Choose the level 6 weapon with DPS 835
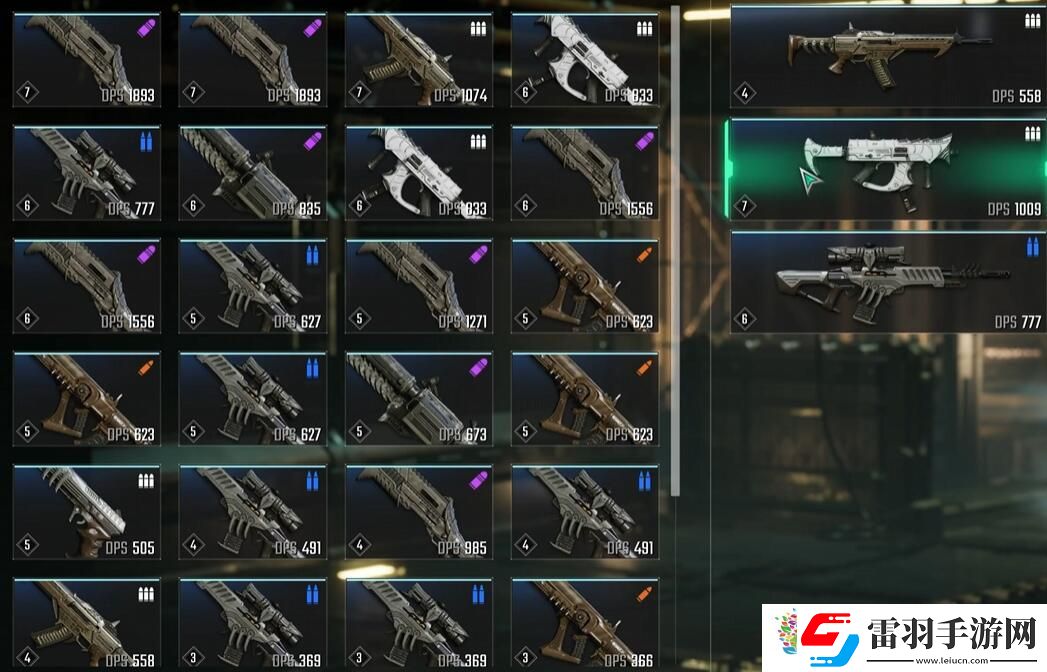This screenshot has height=672, width=1047. point(252,173)
